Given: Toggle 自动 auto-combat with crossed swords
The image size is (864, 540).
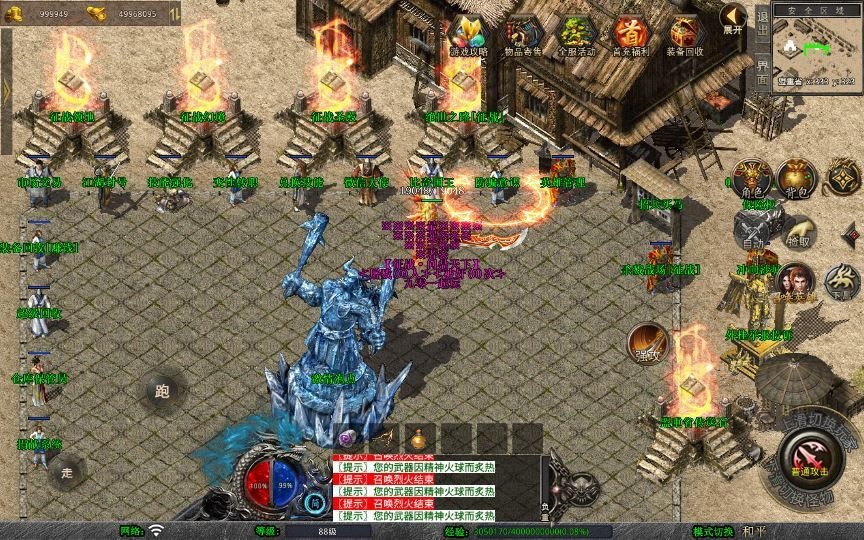Looking at the screenshot, I should coord(752,230).
